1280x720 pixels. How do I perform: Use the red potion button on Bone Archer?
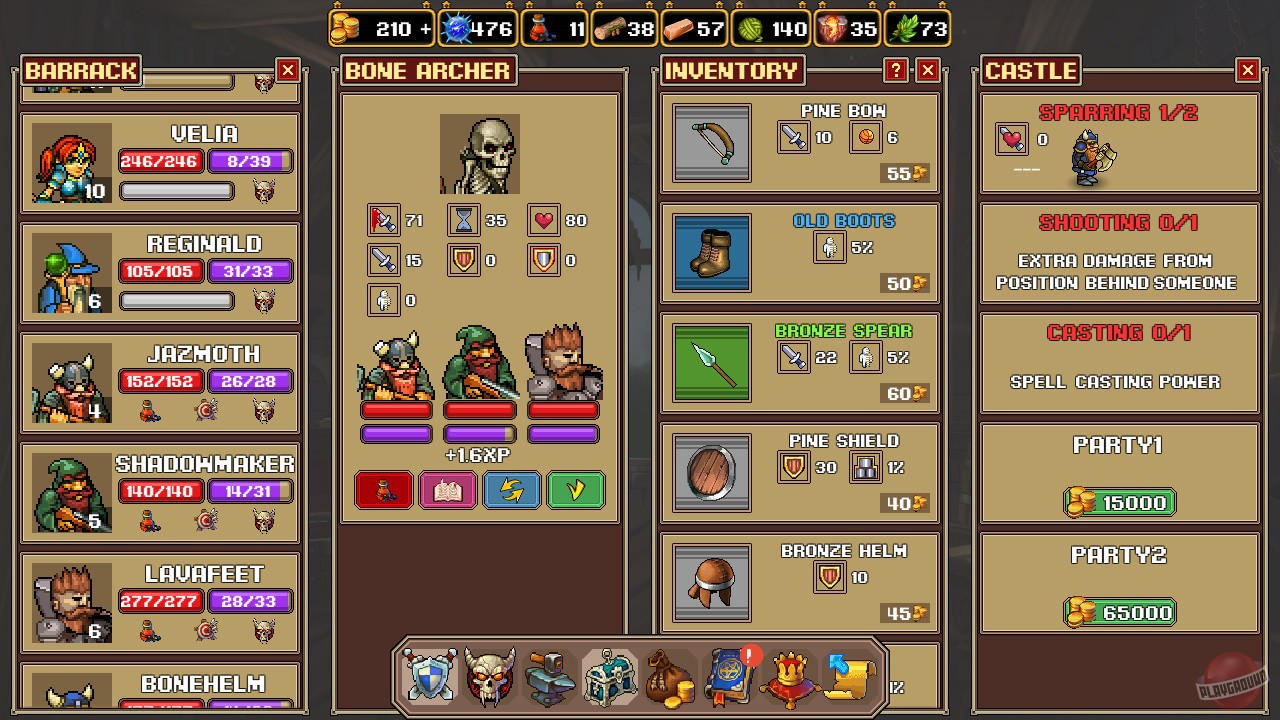pos(384,489)
